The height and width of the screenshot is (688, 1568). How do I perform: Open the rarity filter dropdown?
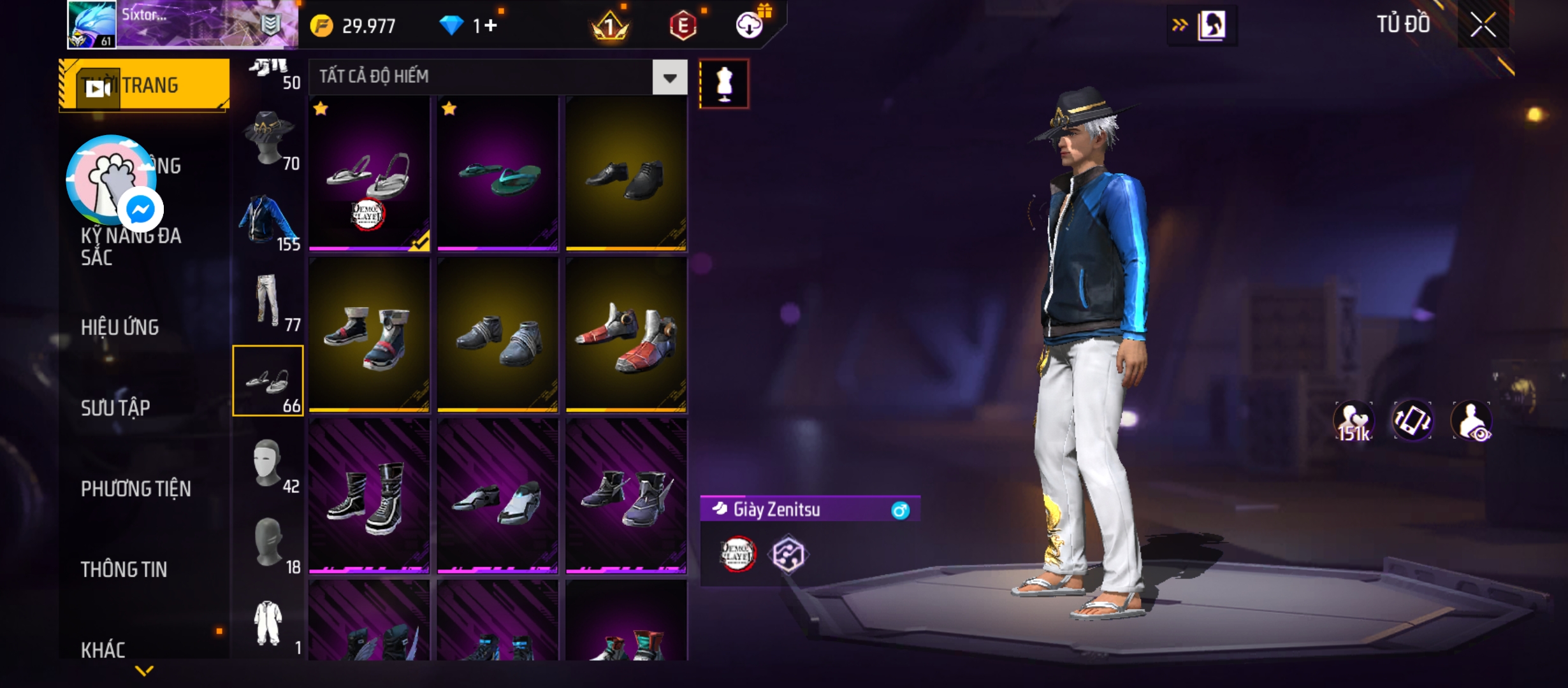point(669,78)
